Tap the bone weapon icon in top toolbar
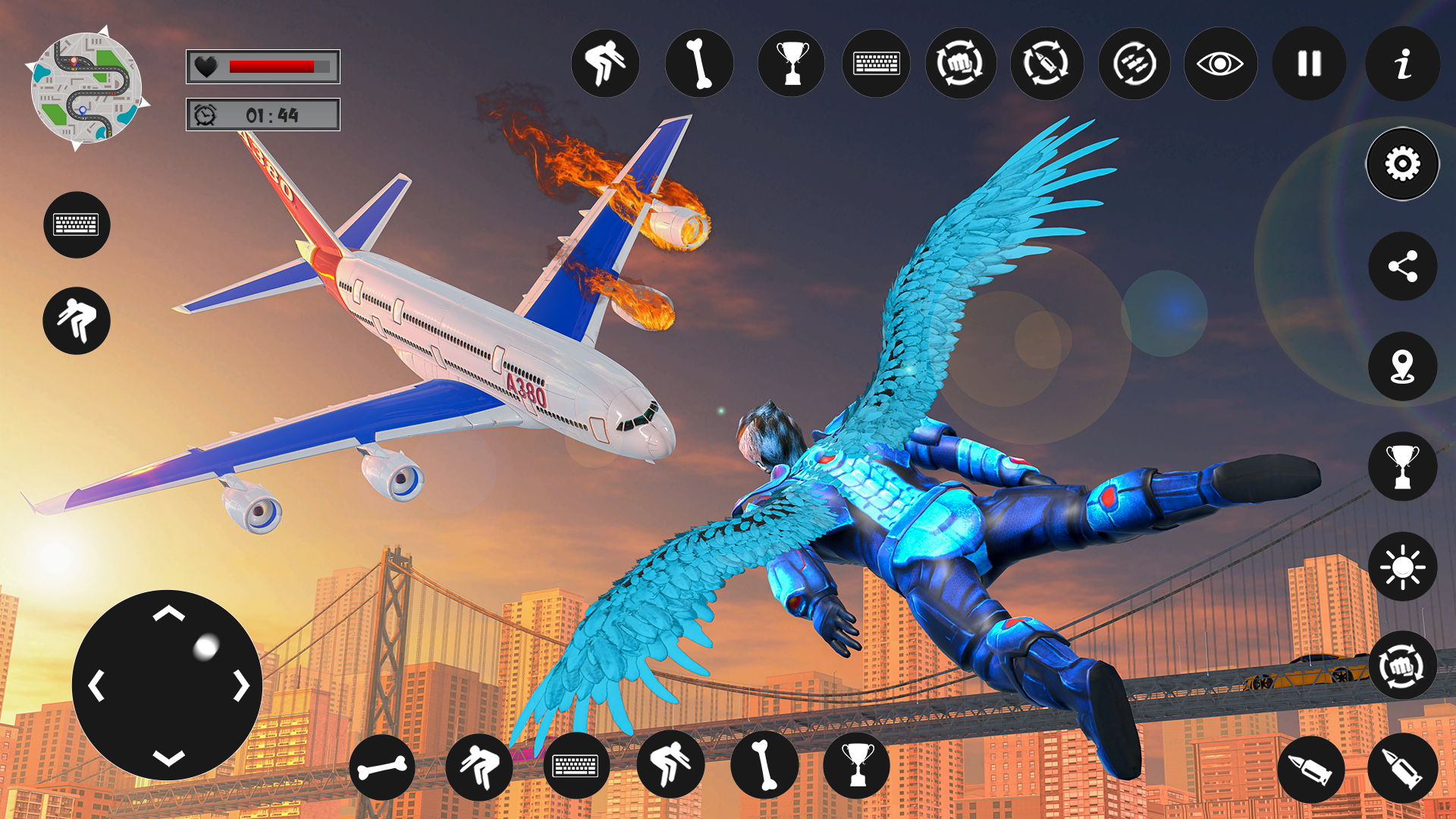 [x=699, y=64]
